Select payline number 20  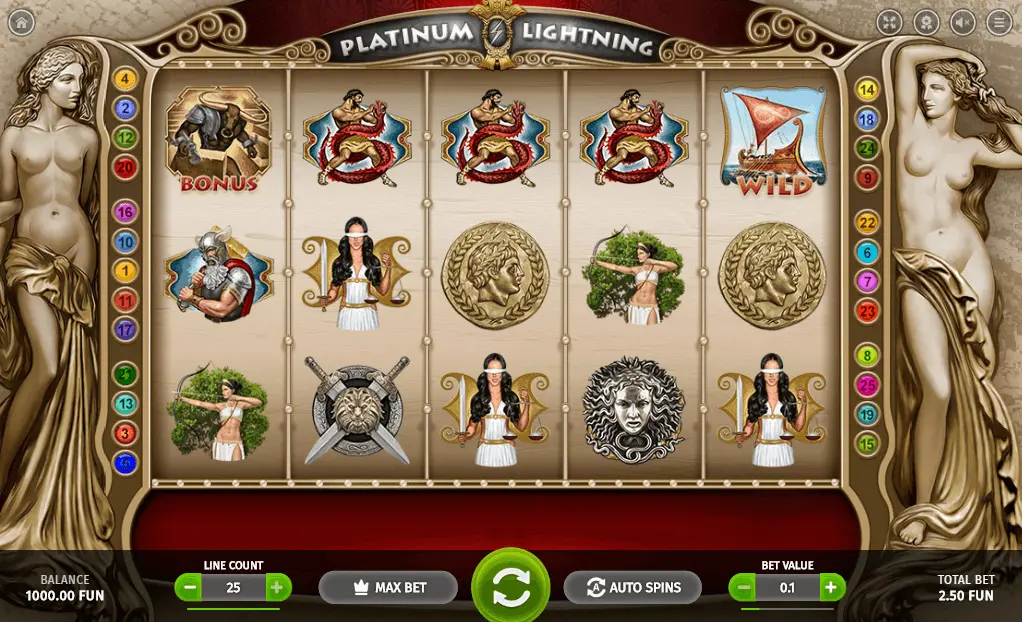pyautogui.click(x=126, y=168)
